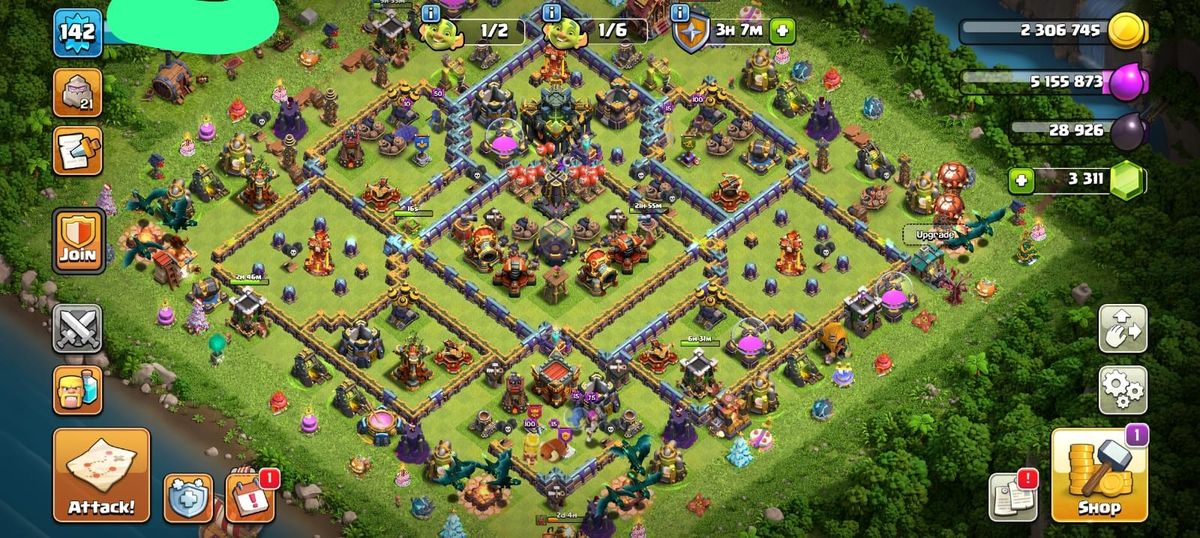Viewport: 1200px width, 538px height.
Task: Buy gems with green plus by 3 311
Action: [1021, 181]
